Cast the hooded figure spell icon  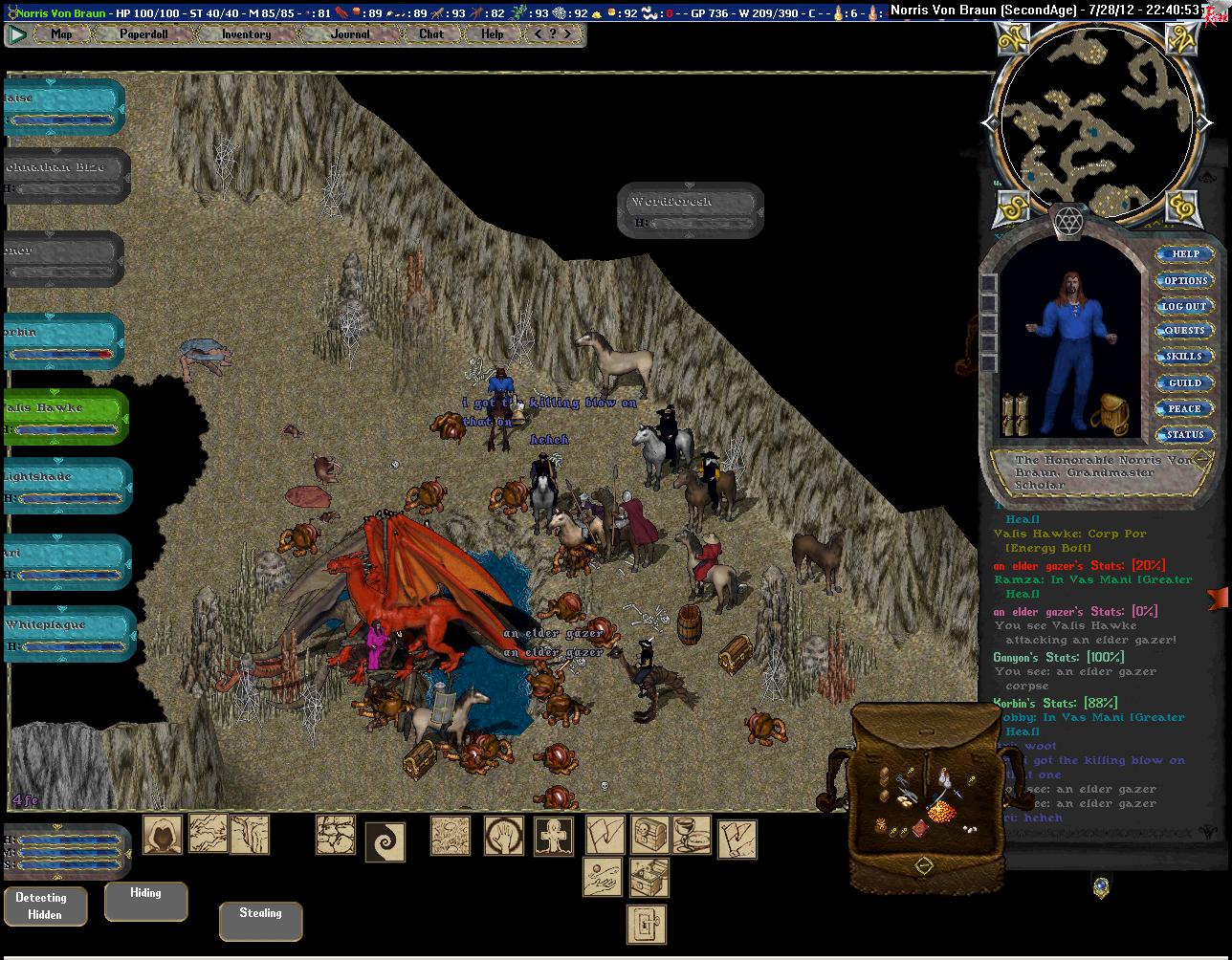(x=163, y=835)
